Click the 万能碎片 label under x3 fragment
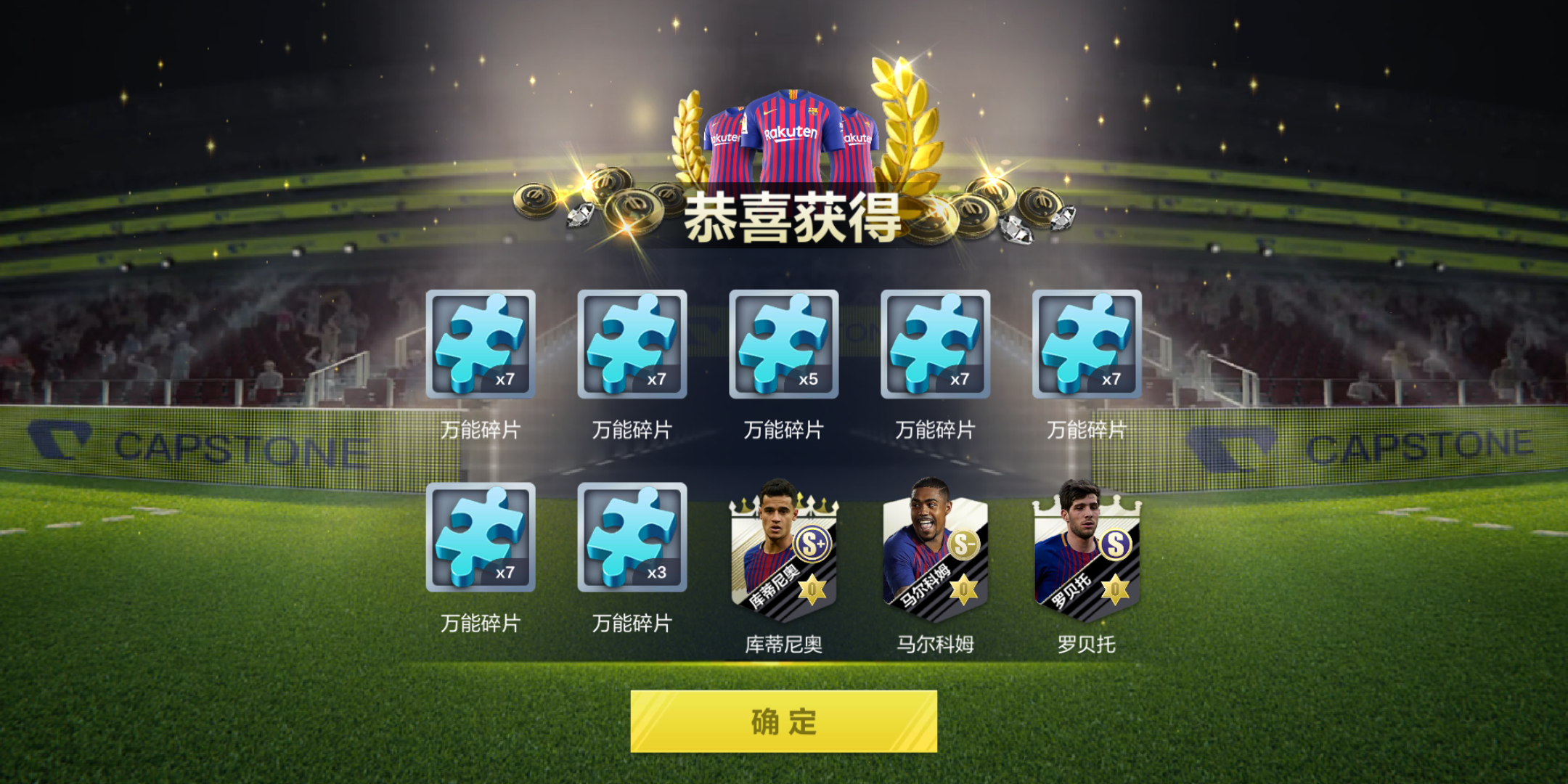Viewport: 1568px width, 784px height. (x=632, y=623)
